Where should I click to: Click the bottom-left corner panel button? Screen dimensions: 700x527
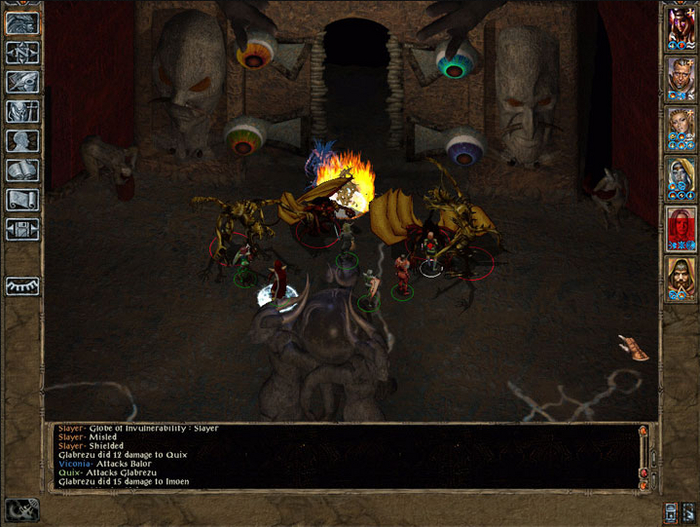20,508
